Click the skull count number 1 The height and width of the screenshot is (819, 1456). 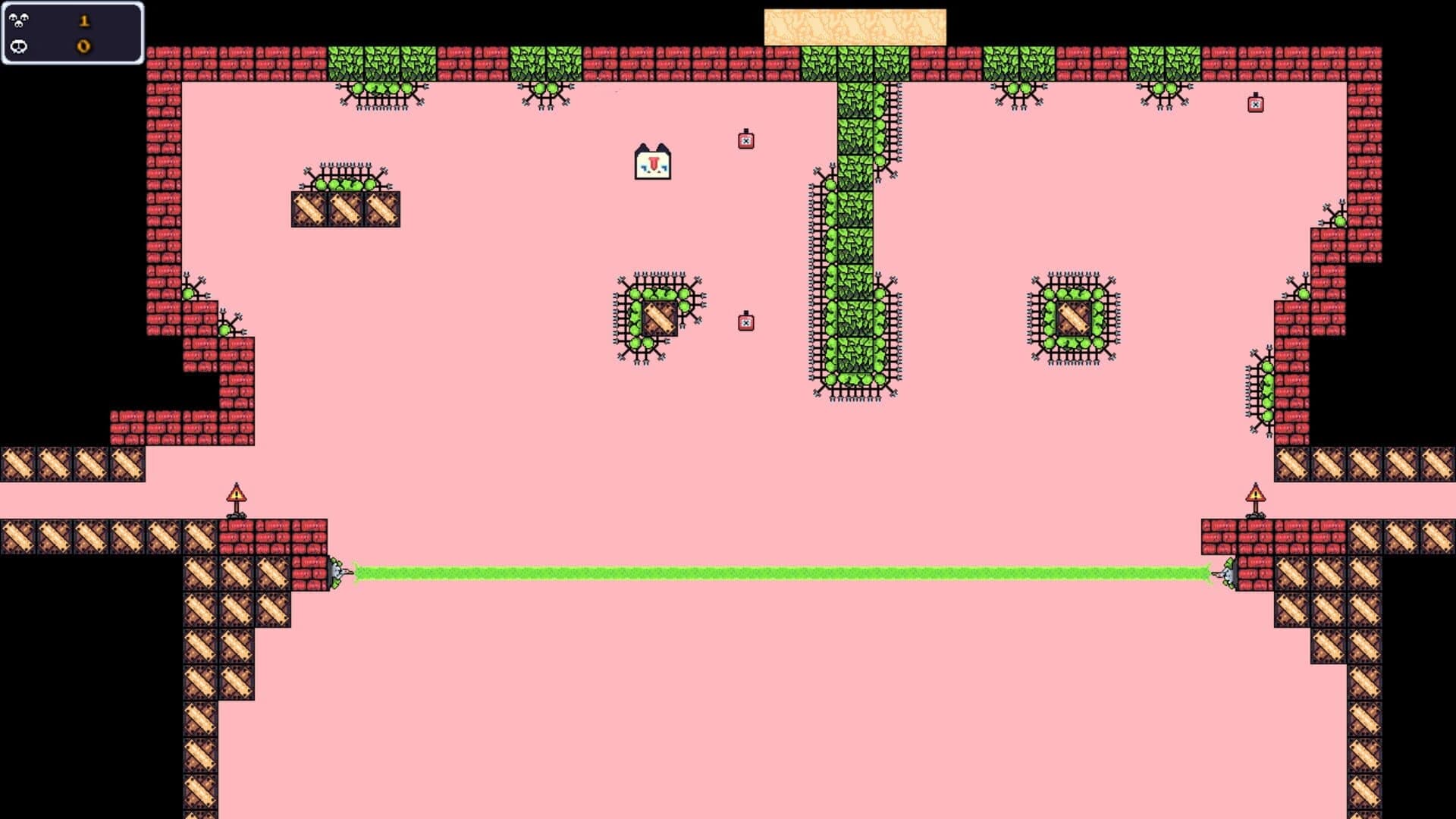83,20
